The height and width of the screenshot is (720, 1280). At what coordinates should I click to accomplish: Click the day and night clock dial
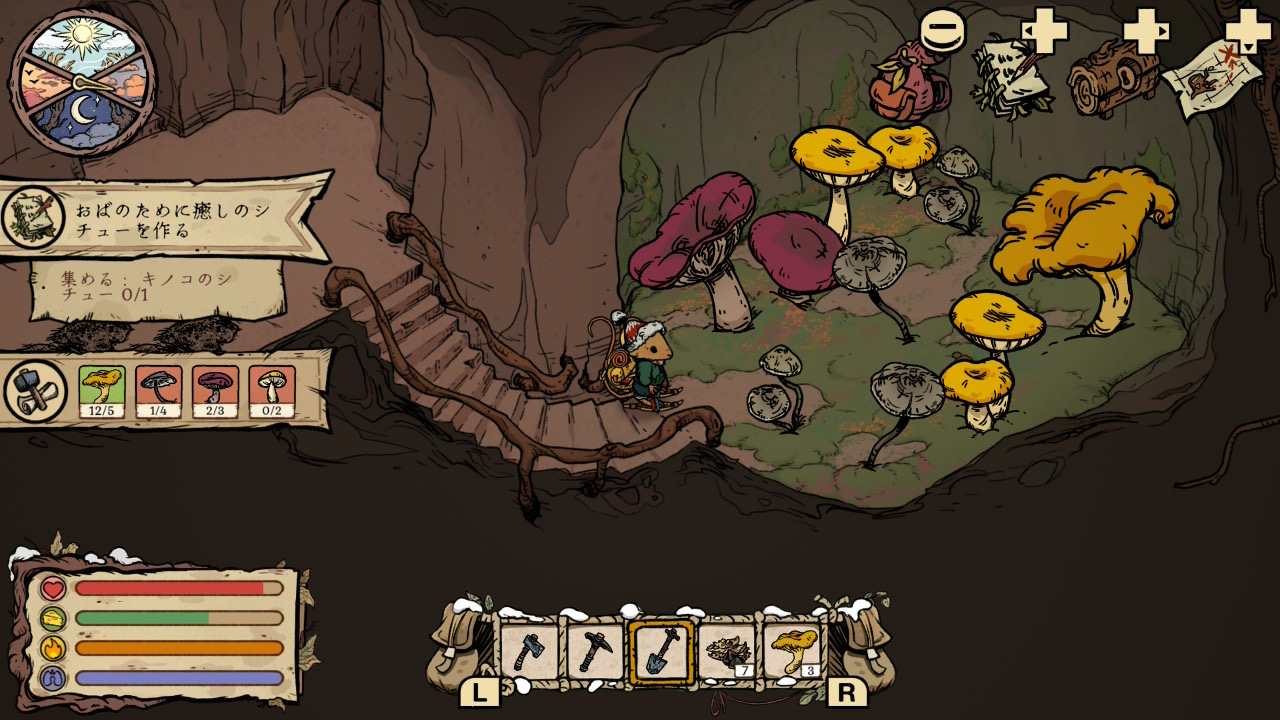tap(83, 83)
